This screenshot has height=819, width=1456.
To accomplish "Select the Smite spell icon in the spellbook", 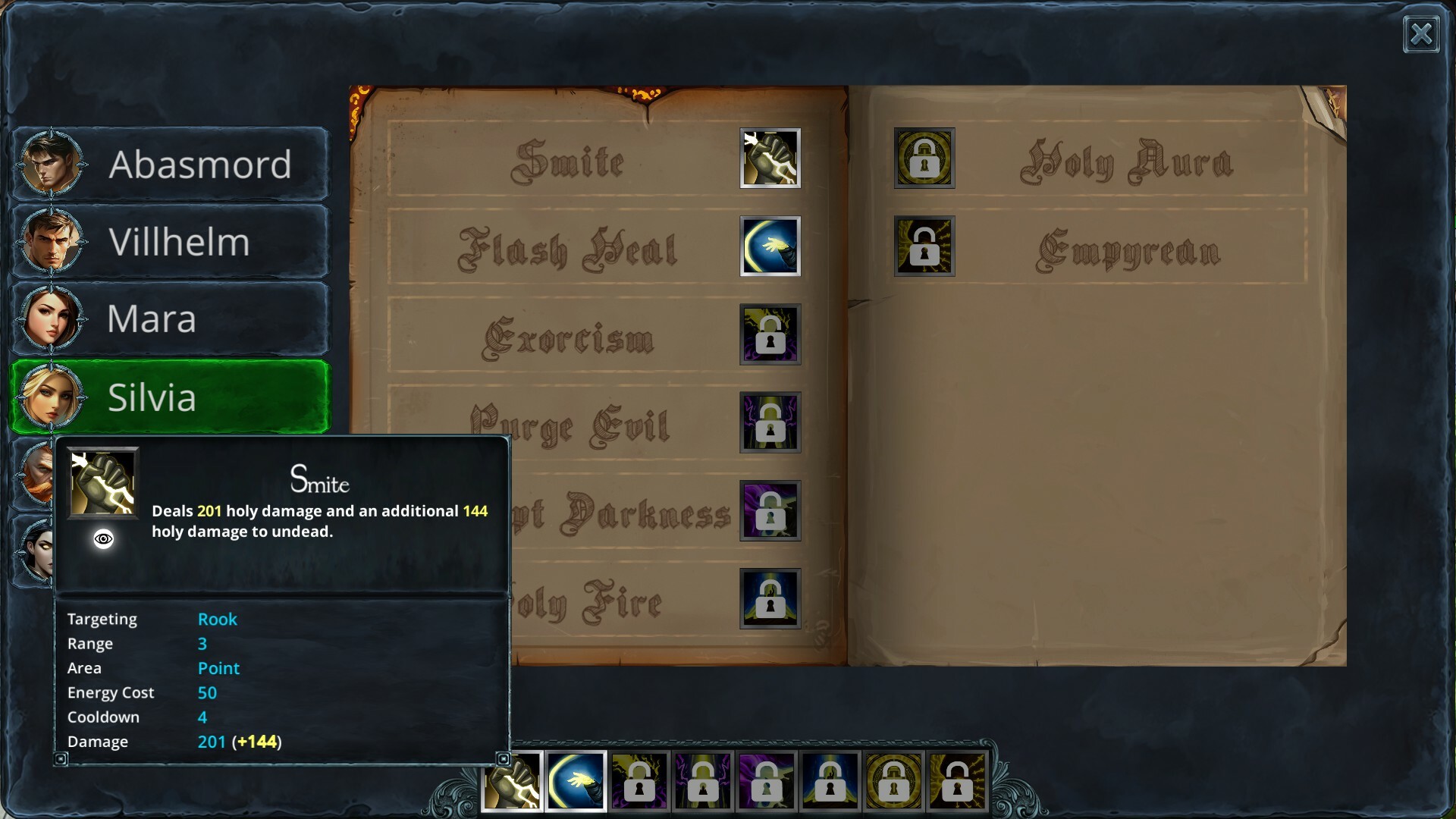I will tap(770, 159).
